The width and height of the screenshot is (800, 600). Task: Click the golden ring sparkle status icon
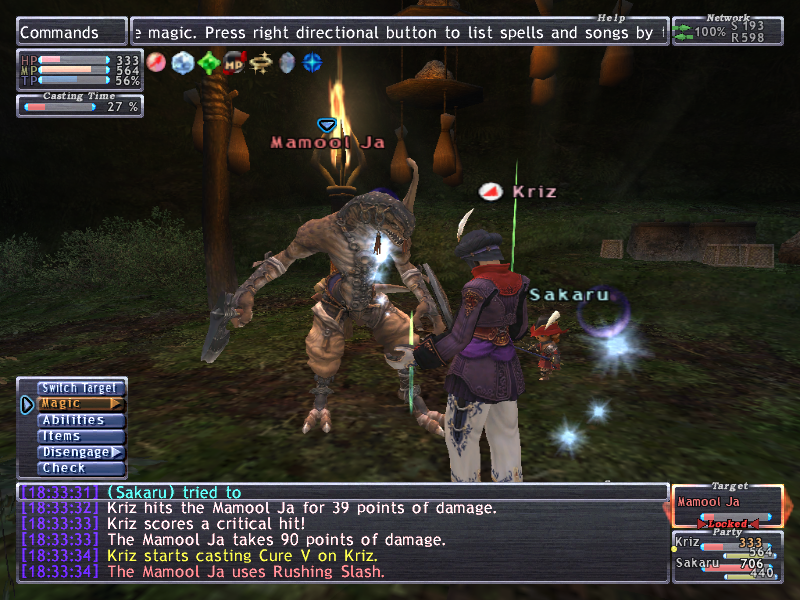tap(261, 63)
